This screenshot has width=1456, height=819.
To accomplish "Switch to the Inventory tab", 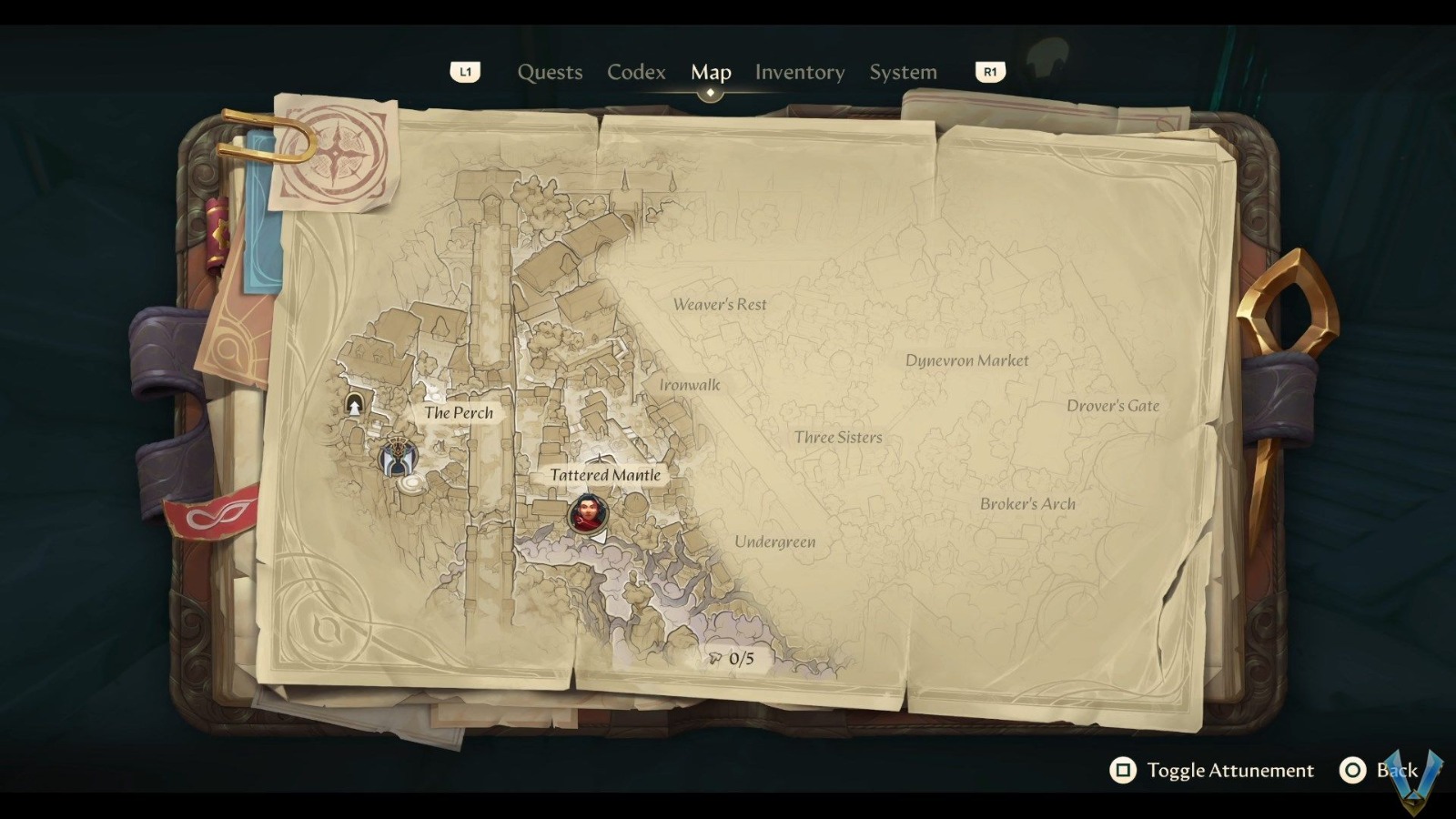I will tap(799, 72).
